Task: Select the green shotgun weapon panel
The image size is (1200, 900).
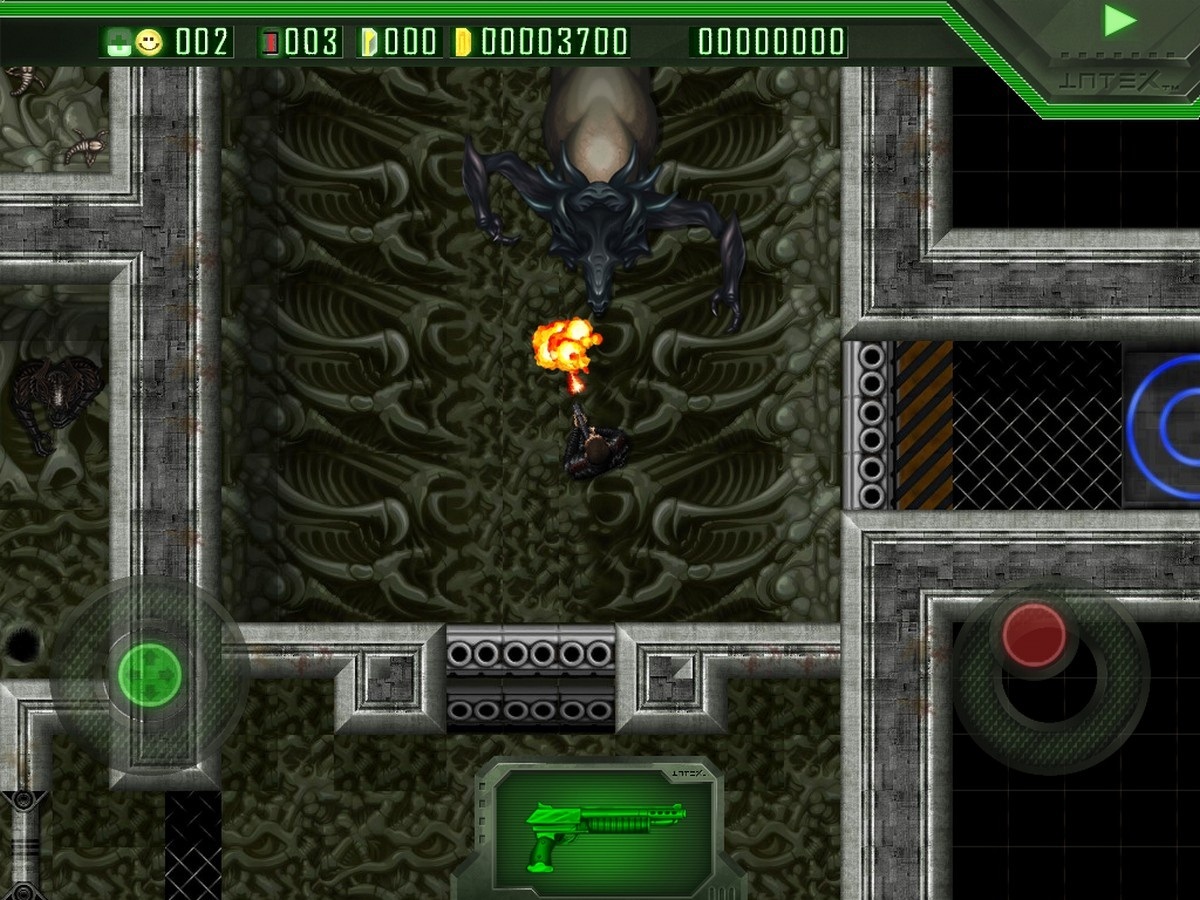Action: tap(604, 827)
